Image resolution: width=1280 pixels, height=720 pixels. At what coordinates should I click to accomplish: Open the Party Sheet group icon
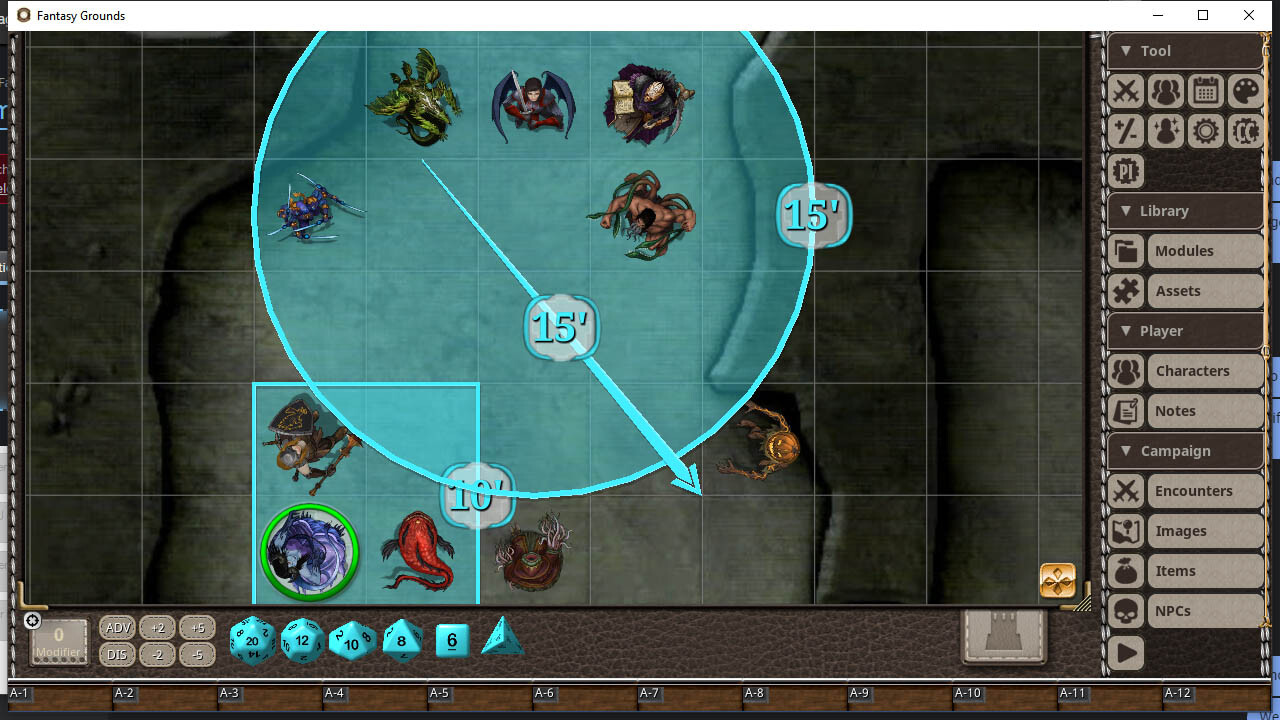click(1165, 91)
